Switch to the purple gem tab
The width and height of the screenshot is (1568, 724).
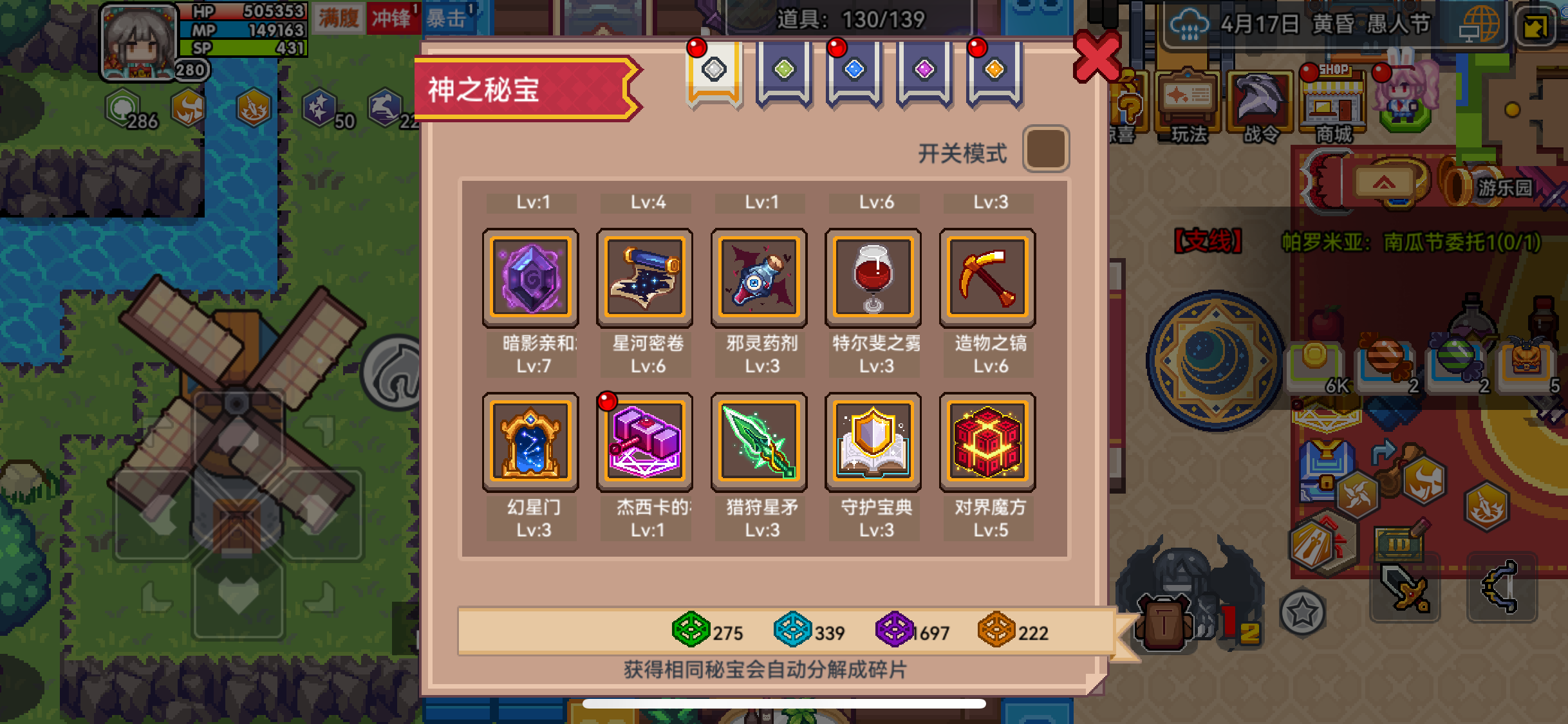[x=924, y=71]
